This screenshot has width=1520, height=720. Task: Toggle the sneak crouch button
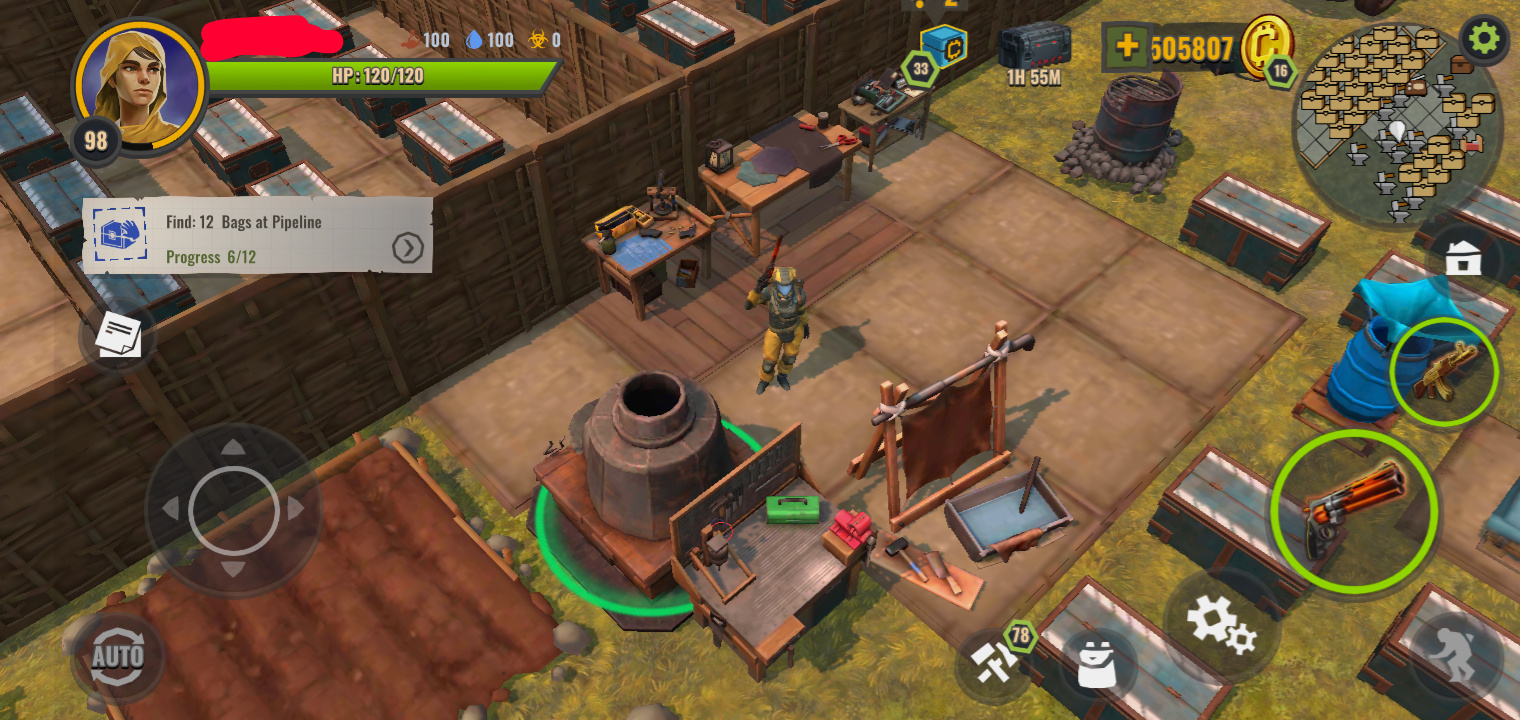tap(1458, 656)
